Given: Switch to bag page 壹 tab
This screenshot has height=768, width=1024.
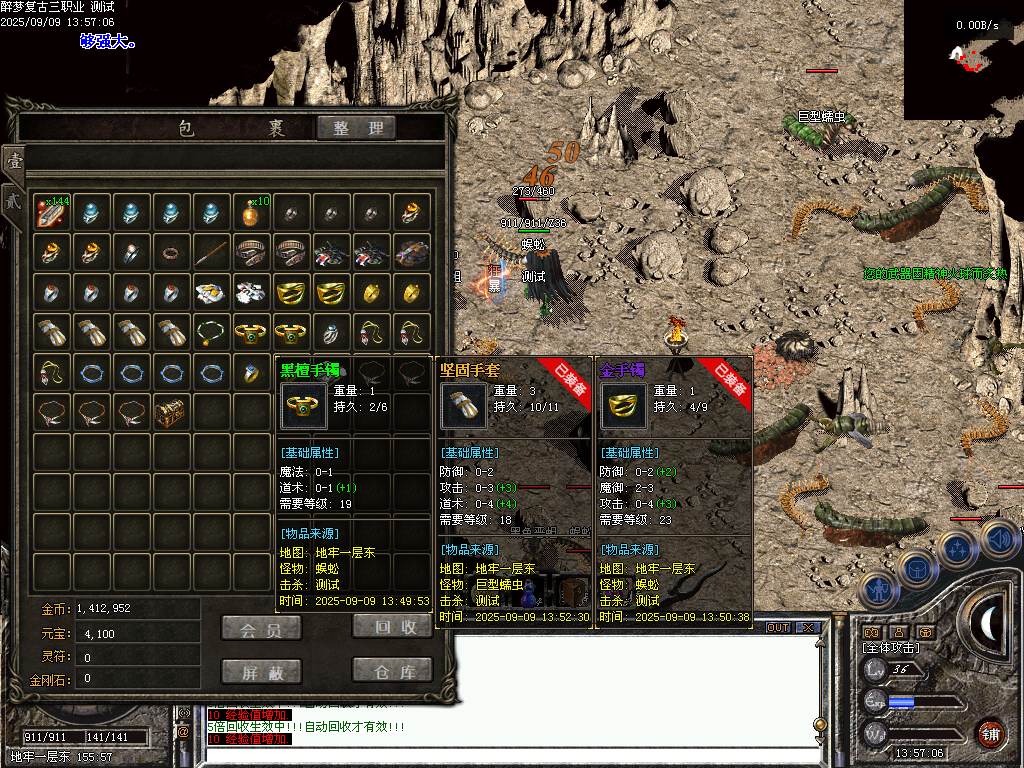Looking at the screenshot, I should coord(14,161).
